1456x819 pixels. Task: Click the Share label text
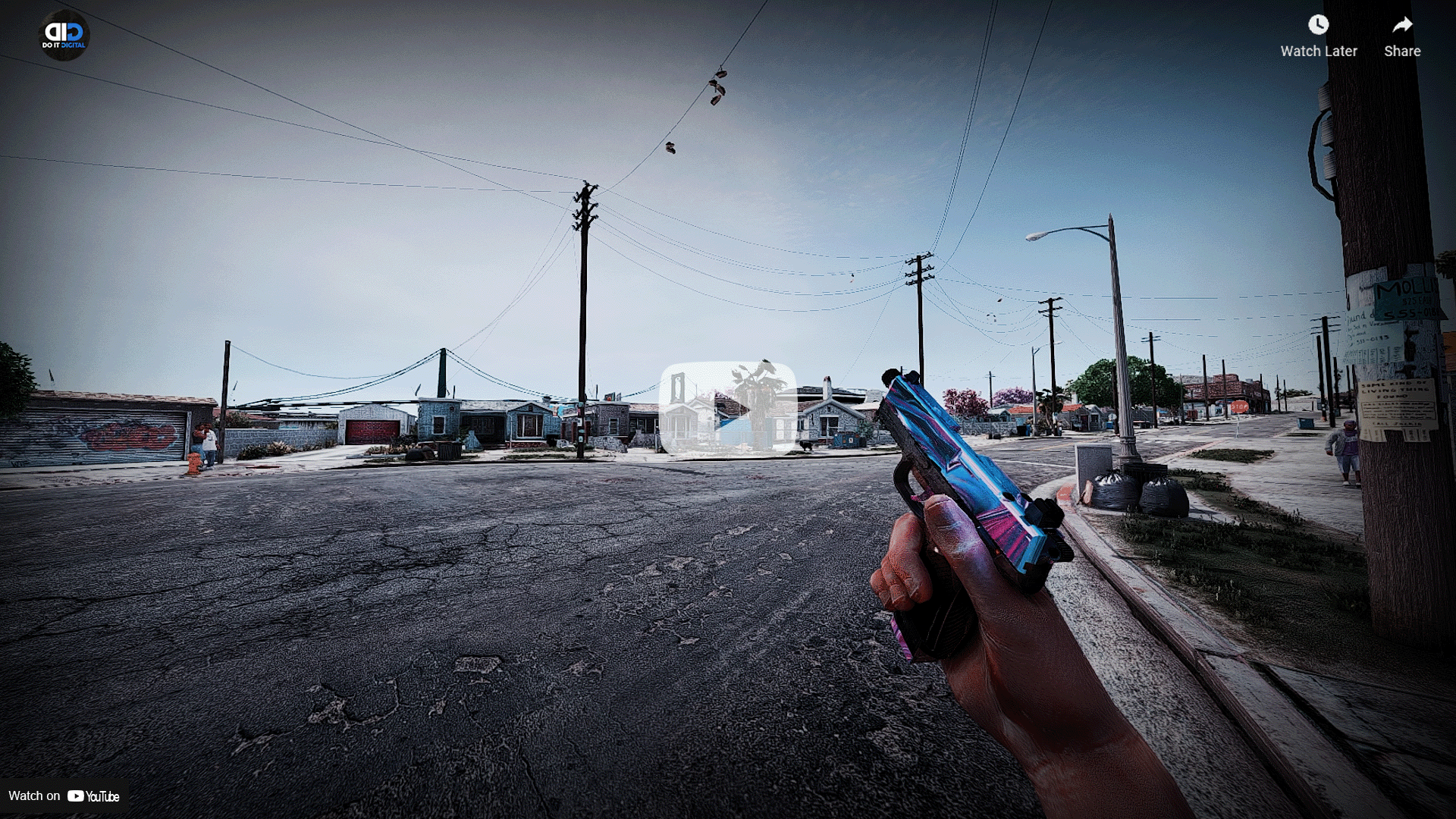click(1401, 51)
